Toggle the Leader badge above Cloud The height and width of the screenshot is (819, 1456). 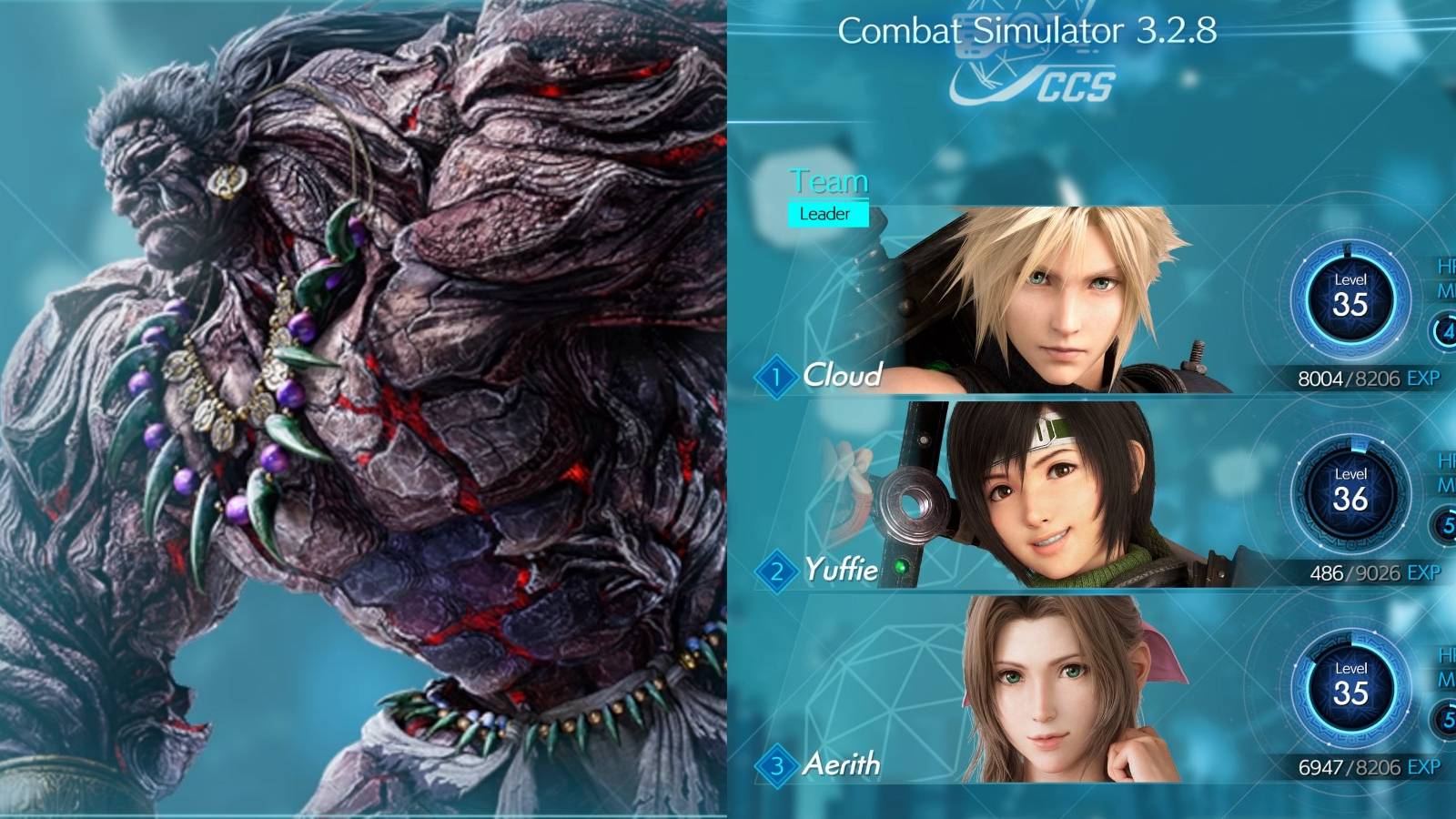click(x=826, y=216)
